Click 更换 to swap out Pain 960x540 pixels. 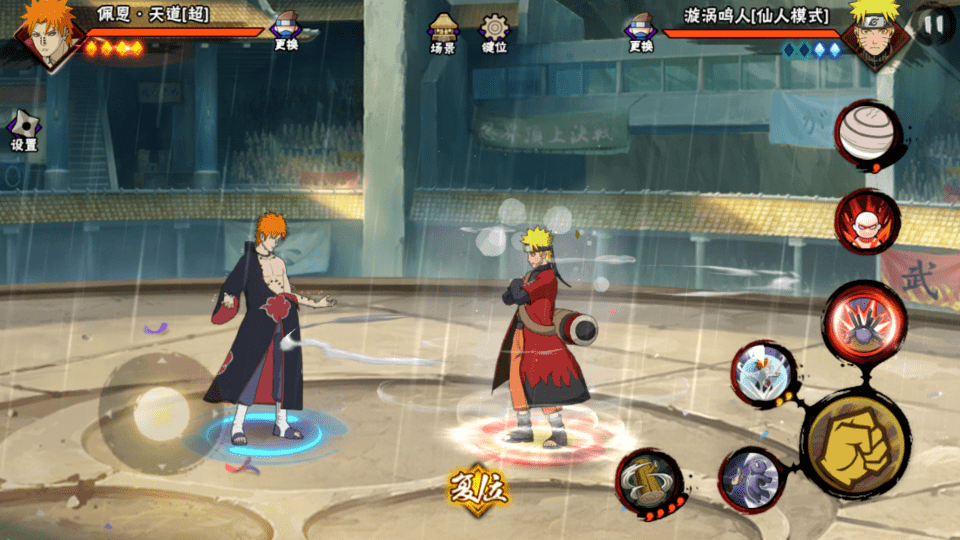287,32
